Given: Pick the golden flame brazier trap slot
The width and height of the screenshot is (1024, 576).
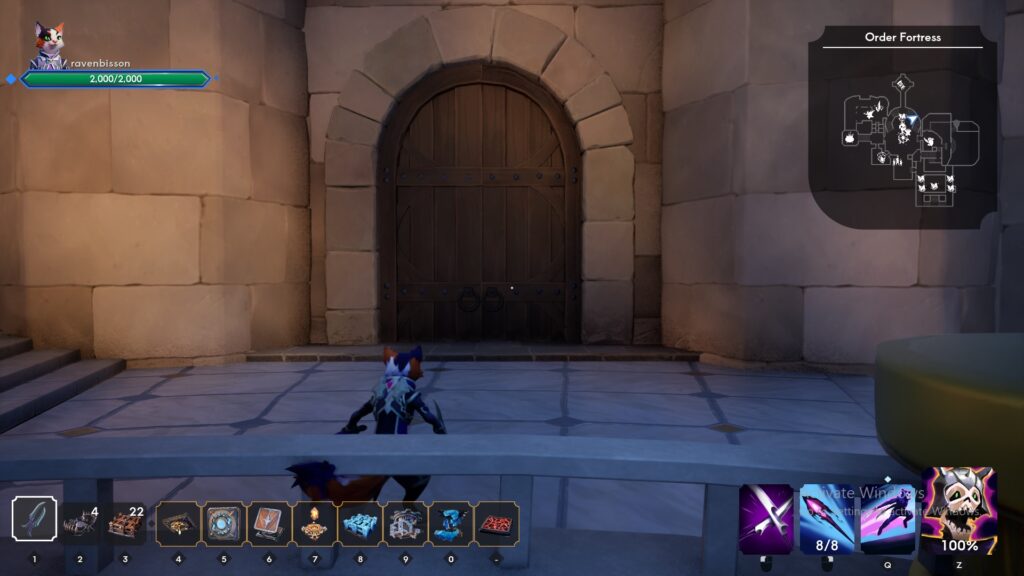Looking at the screenshot, I should pos(314,523).
